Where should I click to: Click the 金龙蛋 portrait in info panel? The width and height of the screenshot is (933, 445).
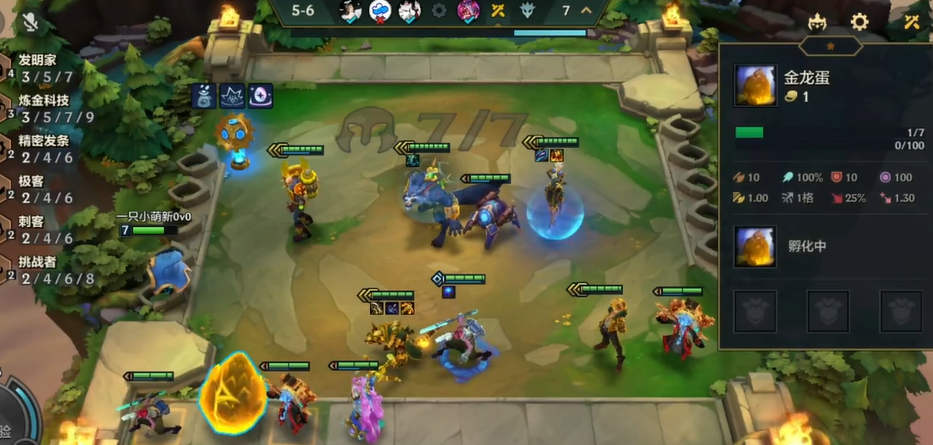point(754,86)
